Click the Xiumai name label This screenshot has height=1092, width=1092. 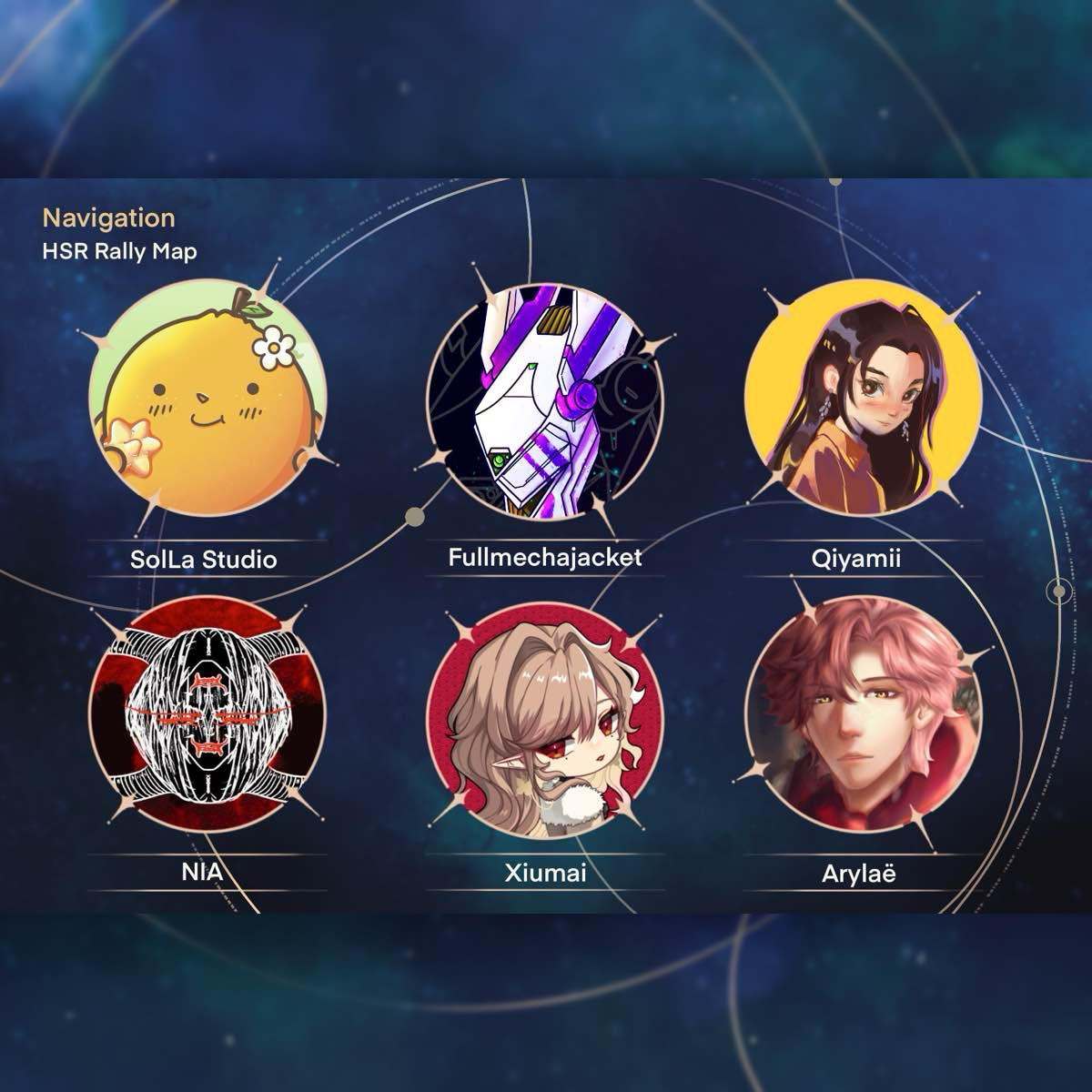coord(545,874)
